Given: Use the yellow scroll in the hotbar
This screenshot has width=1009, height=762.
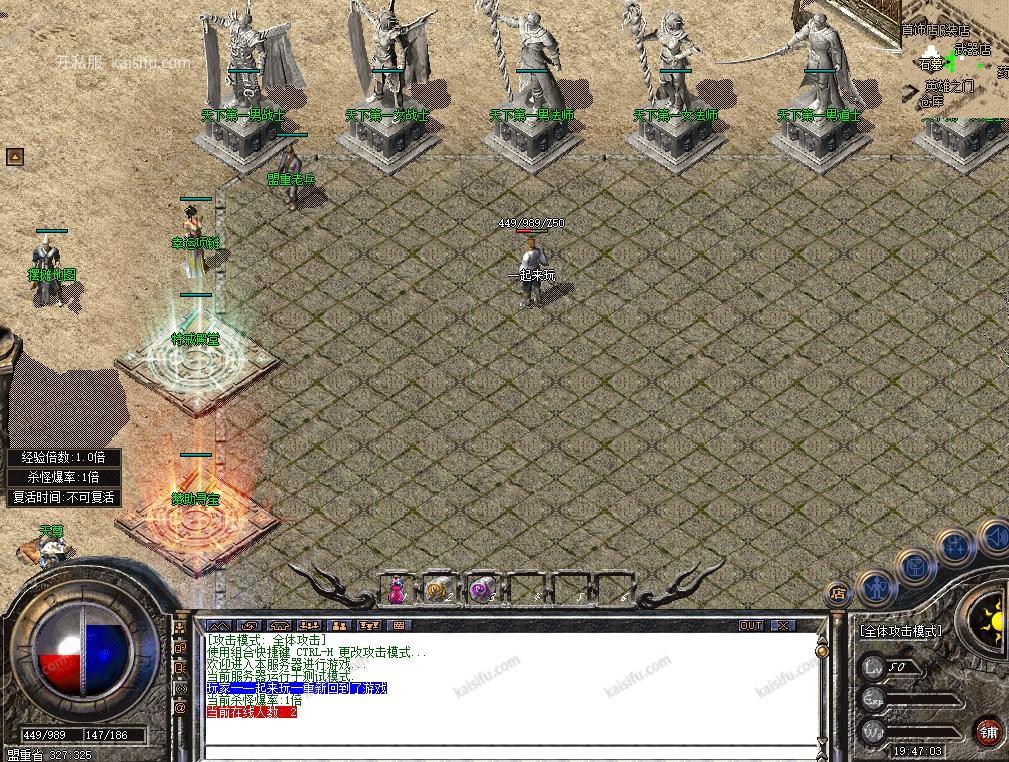Looking at the screenshot, I should 437,590.
